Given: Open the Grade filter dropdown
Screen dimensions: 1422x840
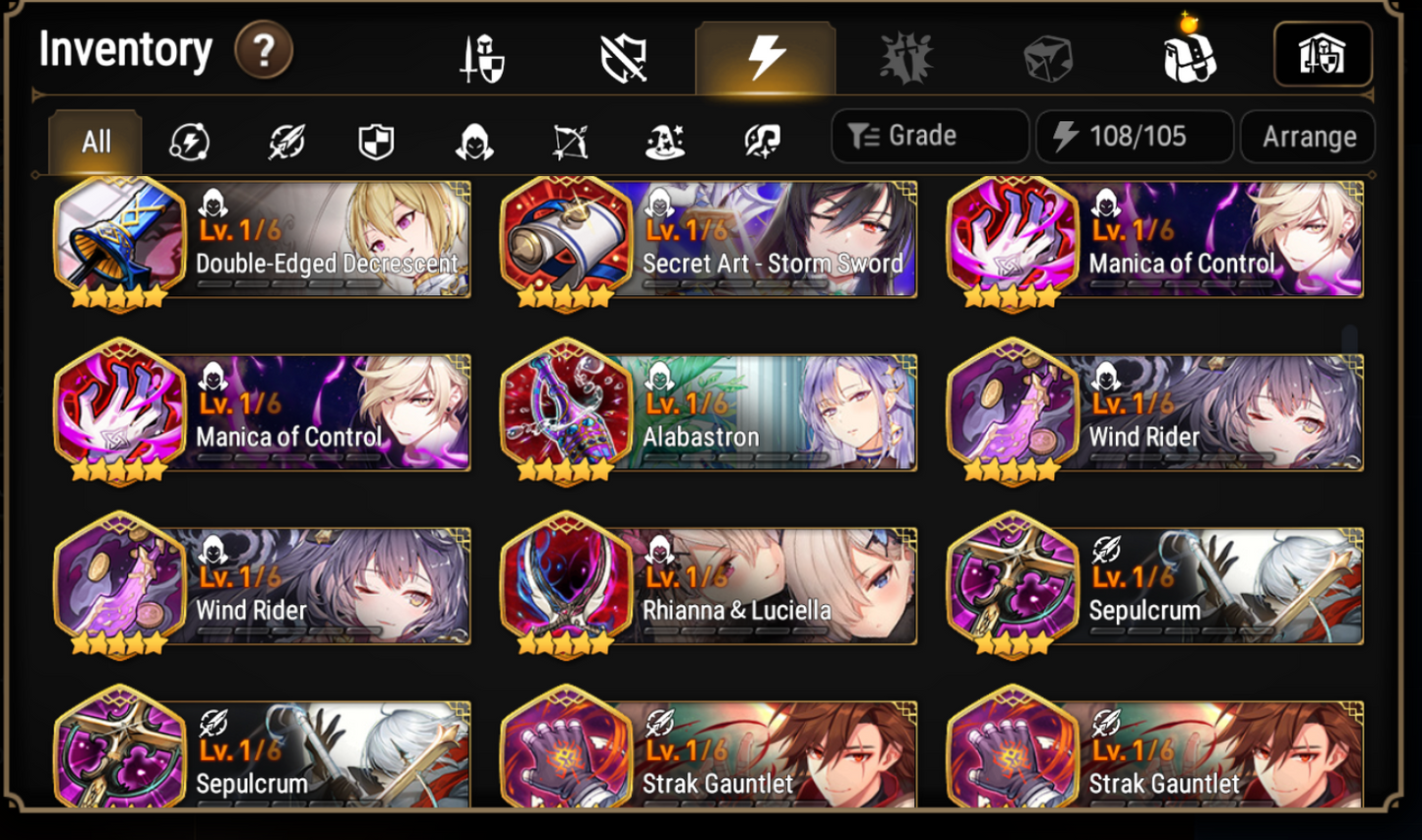Looking at the screenshot, I should pyautogui.click(x=929, y=137).
